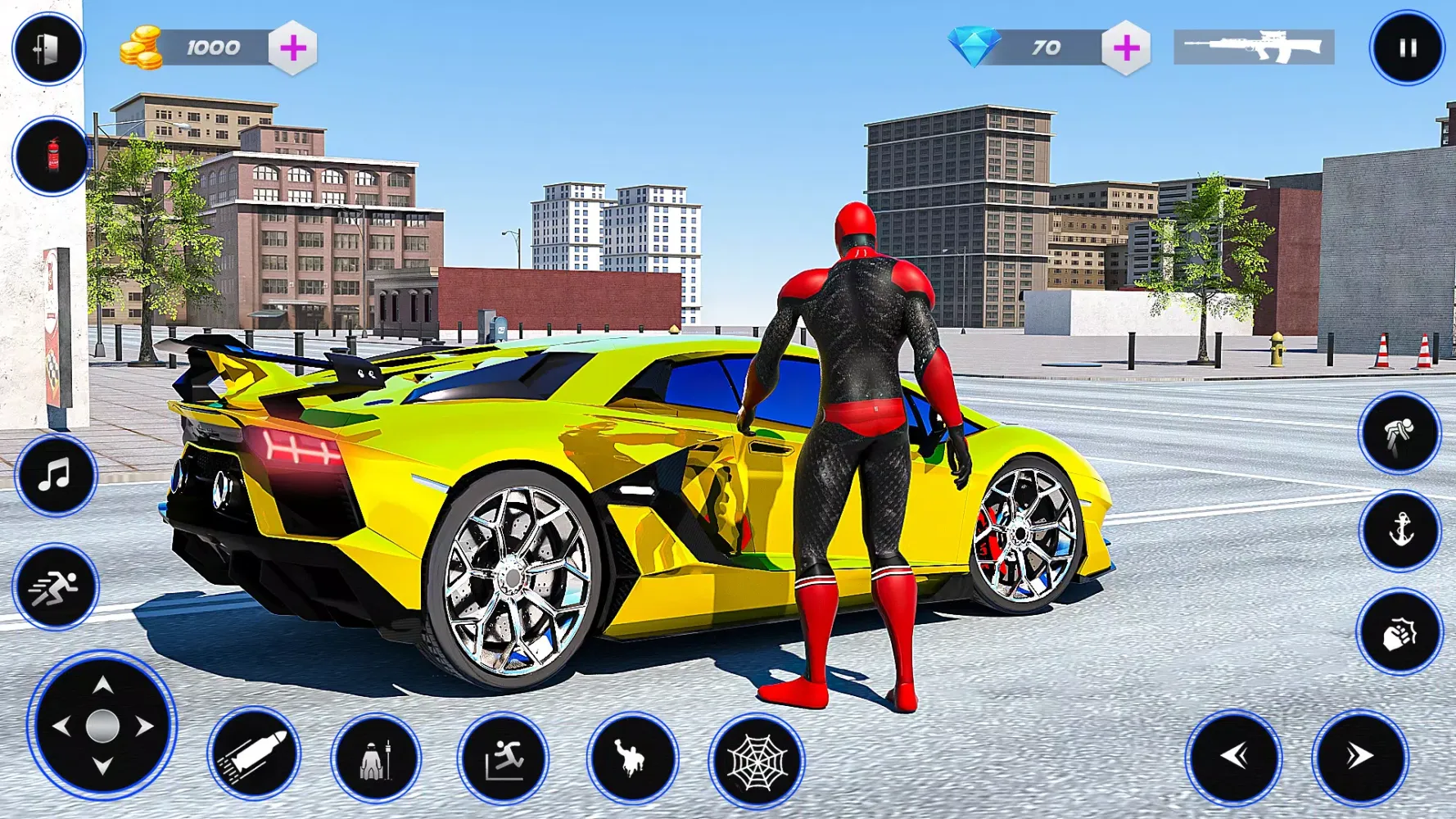Add diamonds with the plus button

[1126, 48]
